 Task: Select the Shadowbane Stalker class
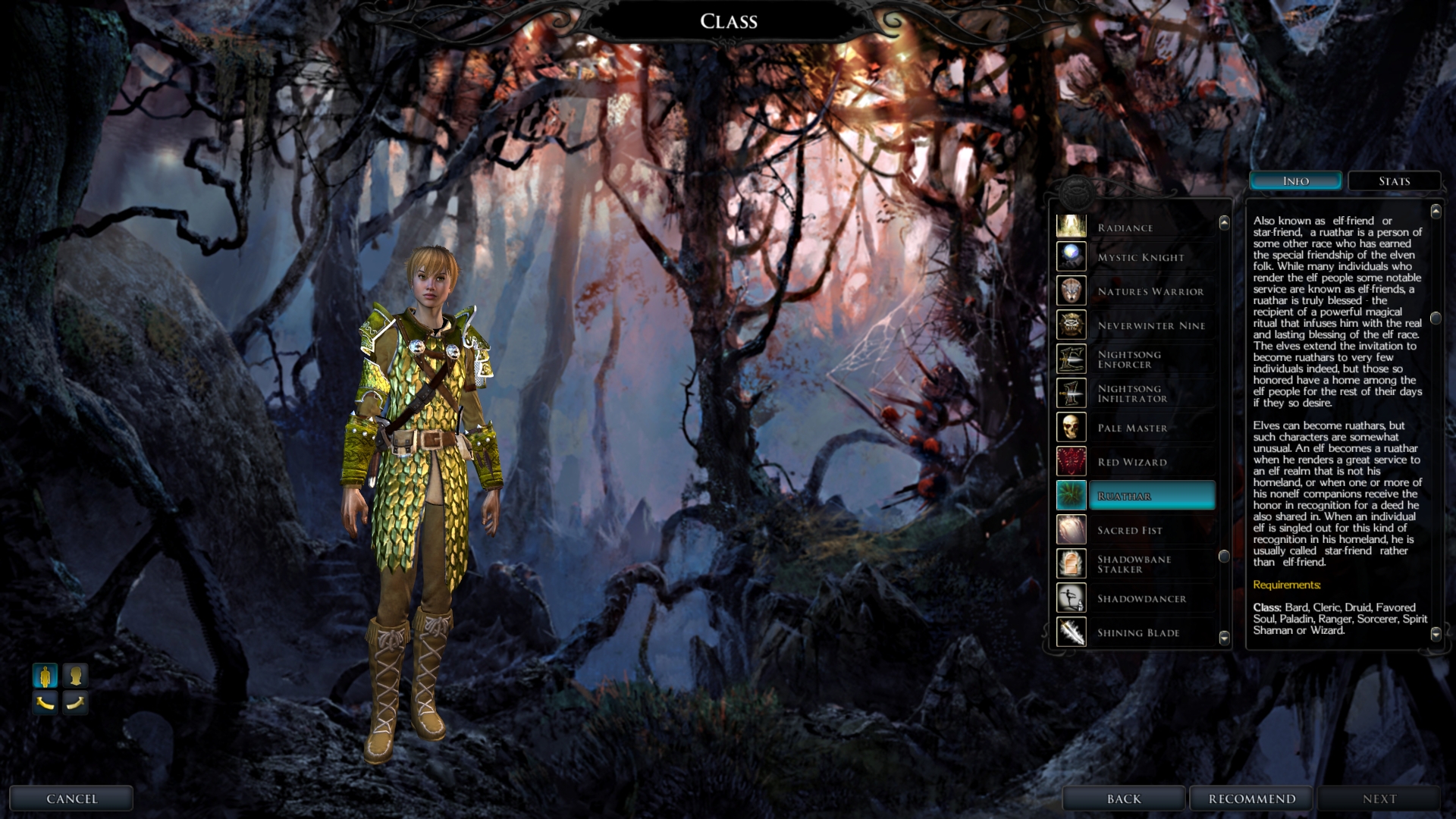[1135, 564]
